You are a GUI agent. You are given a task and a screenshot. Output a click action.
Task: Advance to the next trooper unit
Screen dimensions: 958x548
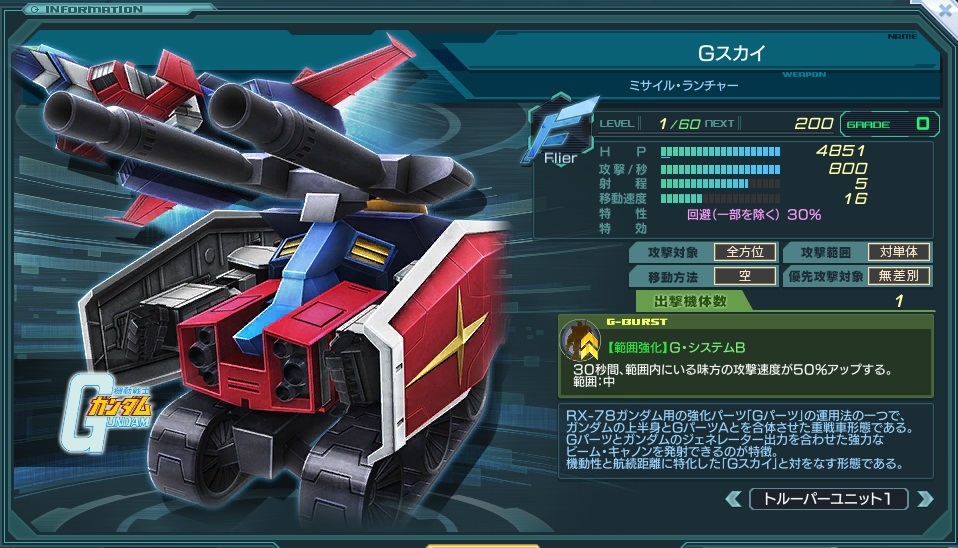924,498
